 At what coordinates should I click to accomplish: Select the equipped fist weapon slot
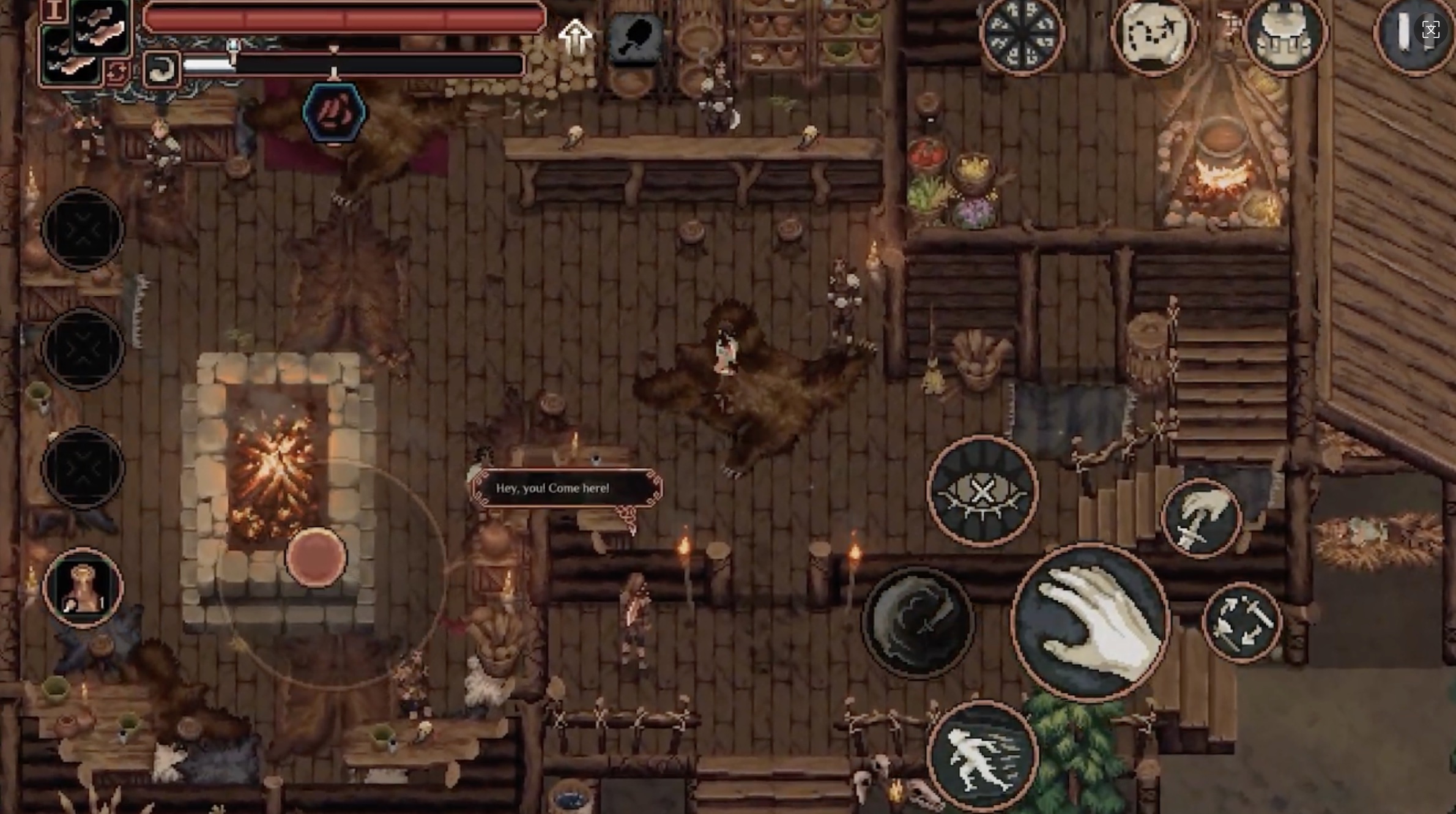(x=101, y=26)
